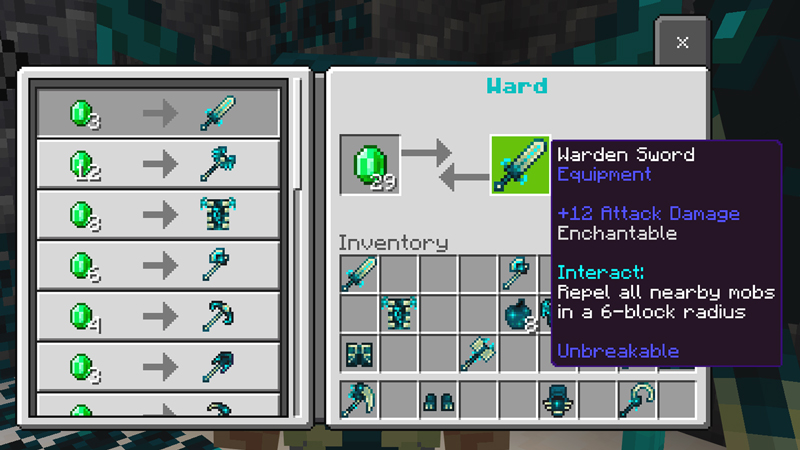Select the 3-emerald Warden Sword trade

158,112
